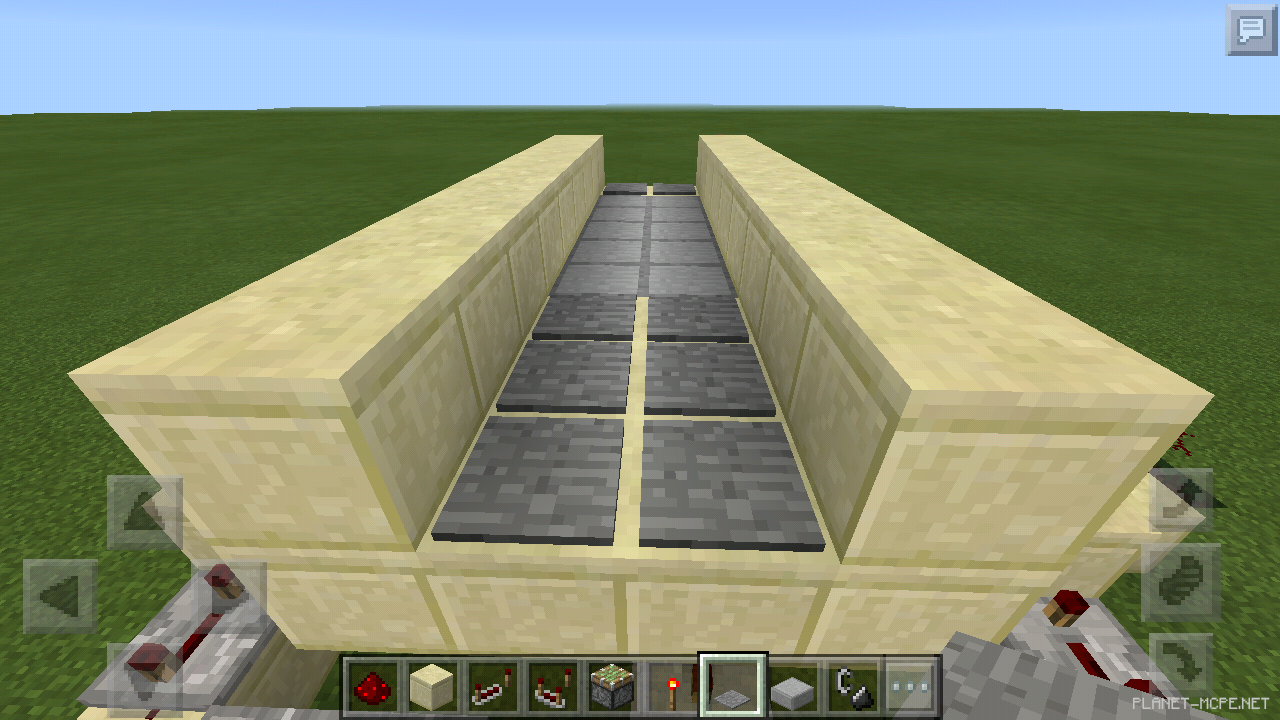Tap the highlighted stone pressure plate slot
Viewport: 1280px width, 720px height.
click(734, 685)
